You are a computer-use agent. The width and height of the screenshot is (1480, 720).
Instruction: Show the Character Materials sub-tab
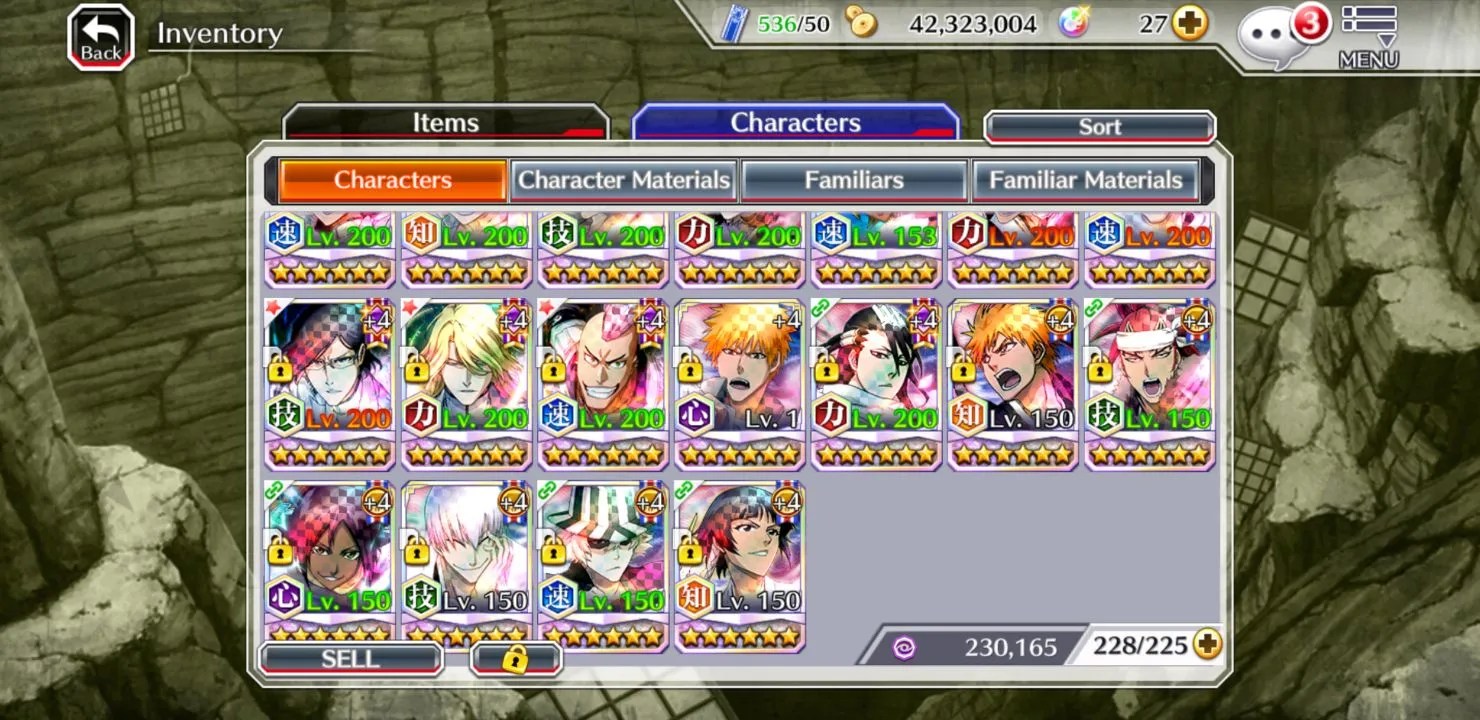(624, 181)
